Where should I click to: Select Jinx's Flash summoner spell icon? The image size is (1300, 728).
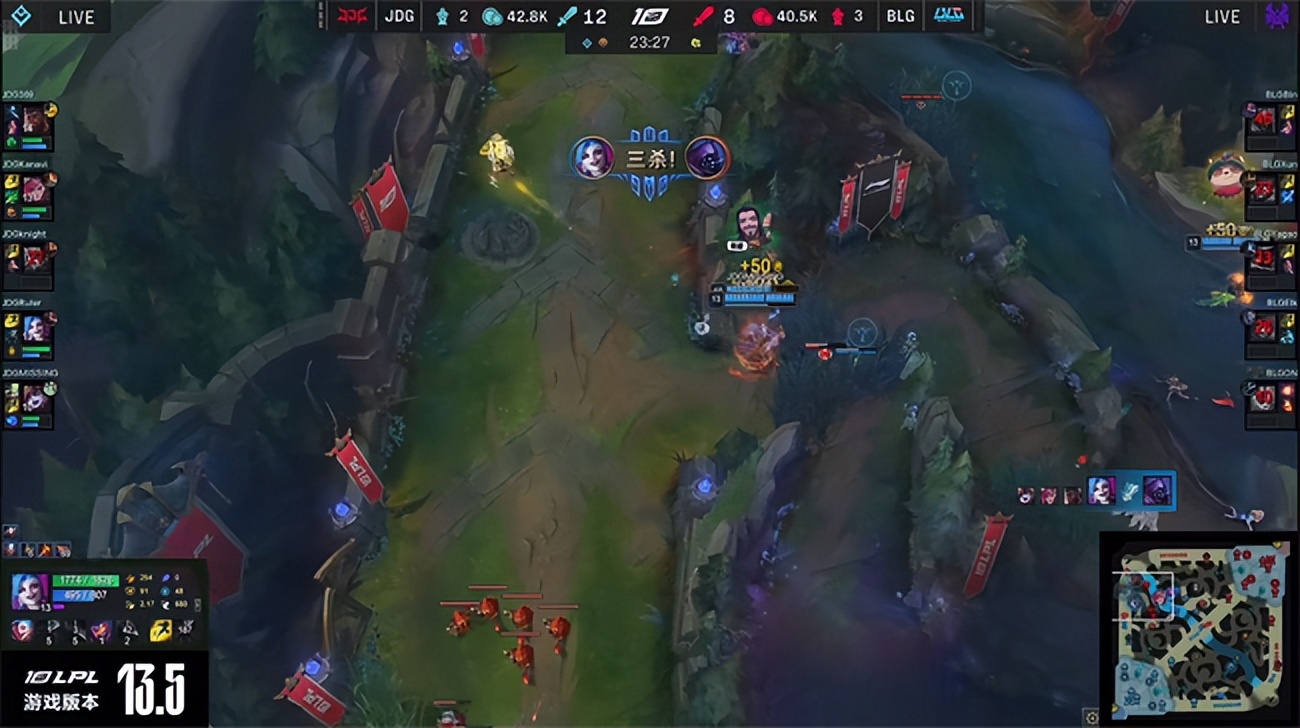pyautogui.click(x=159, y=630)
